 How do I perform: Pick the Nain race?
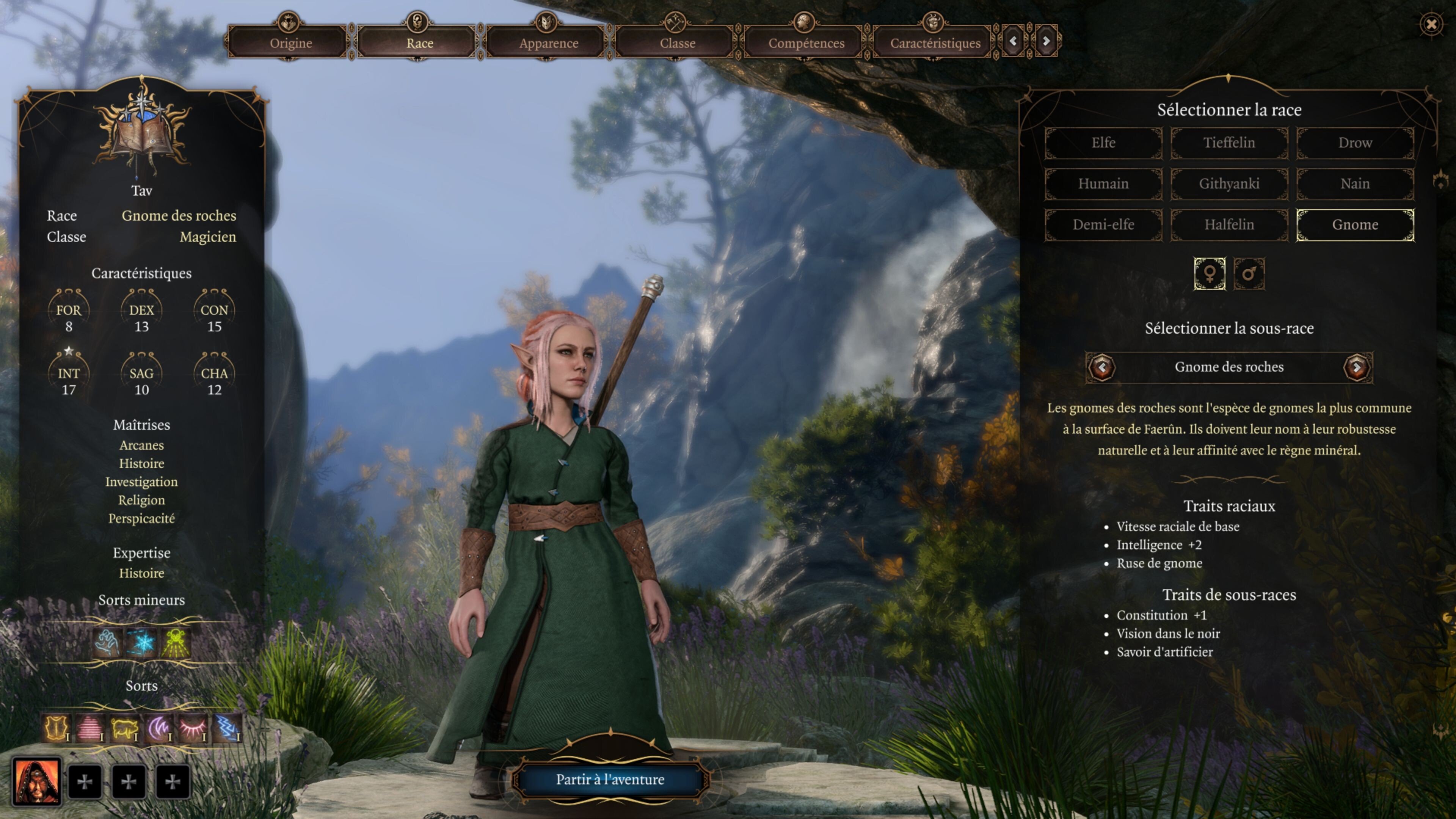(1355, 184)
